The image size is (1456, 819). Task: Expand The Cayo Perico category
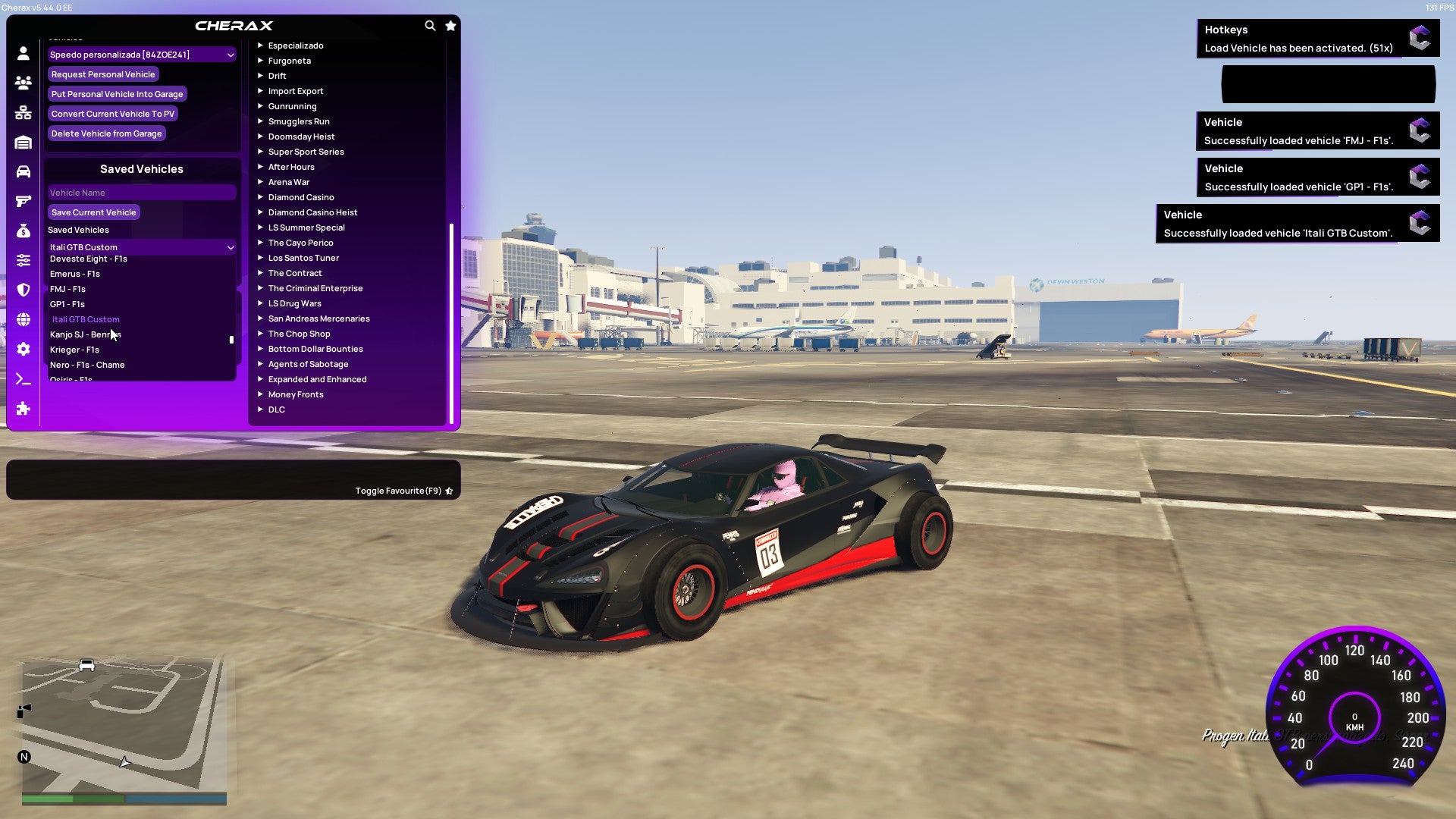(301, 243)
